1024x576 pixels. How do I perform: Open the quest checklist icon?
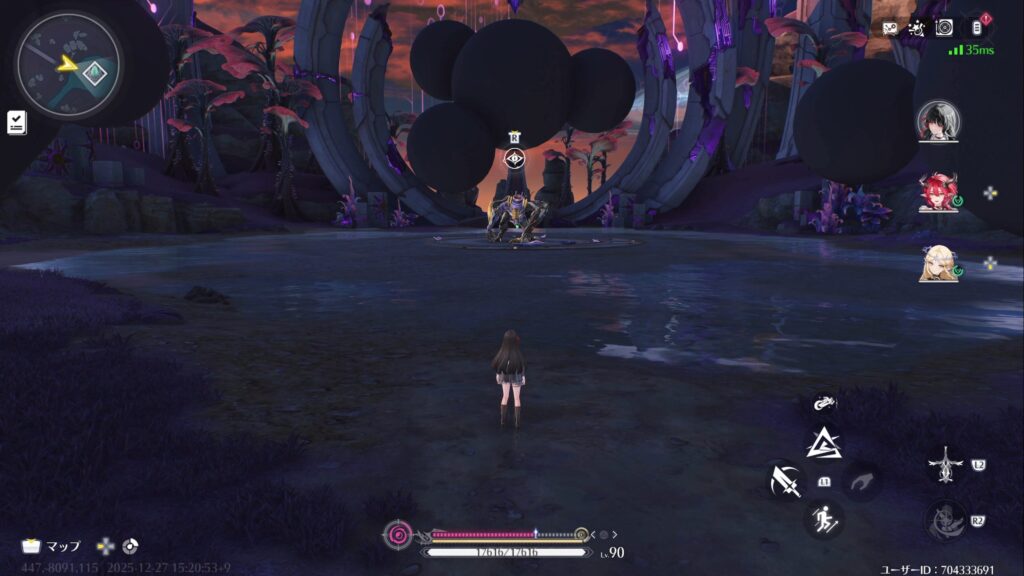tap(17, 122)
